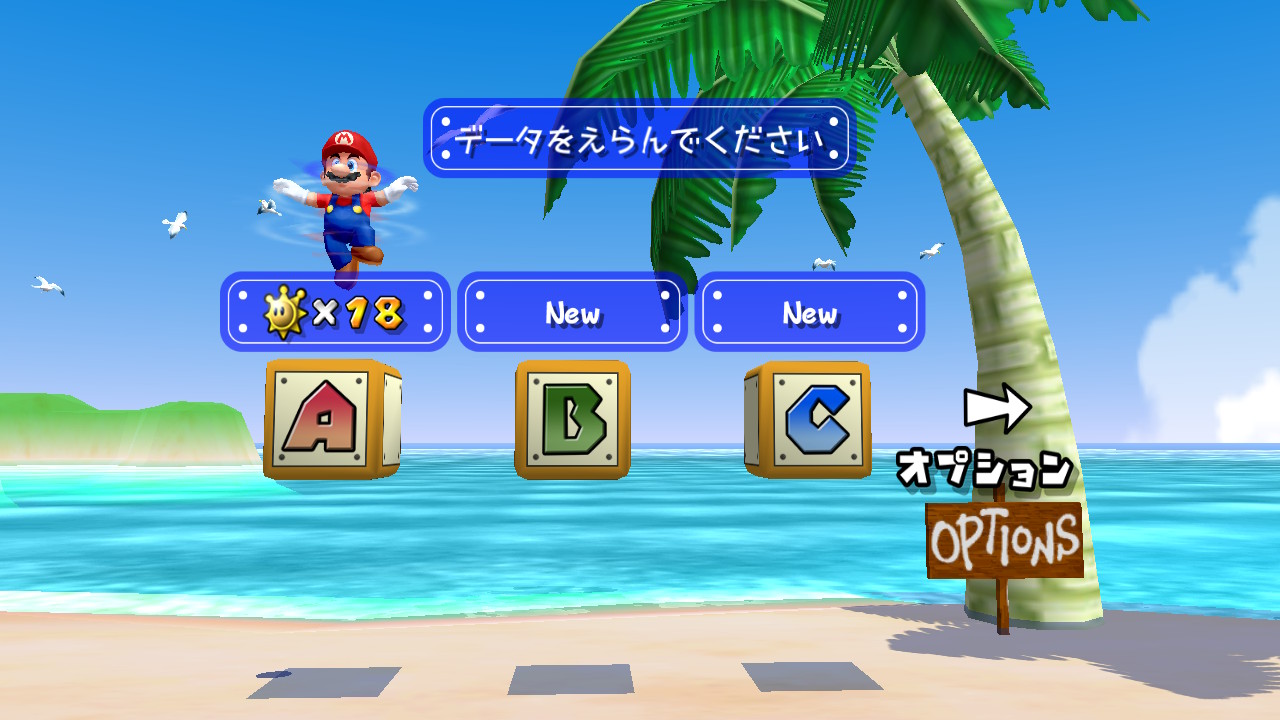Select the New panel above block B
Image resolution: width=1280 pixels, height=720 pixels.
click(x=572, y=312)
